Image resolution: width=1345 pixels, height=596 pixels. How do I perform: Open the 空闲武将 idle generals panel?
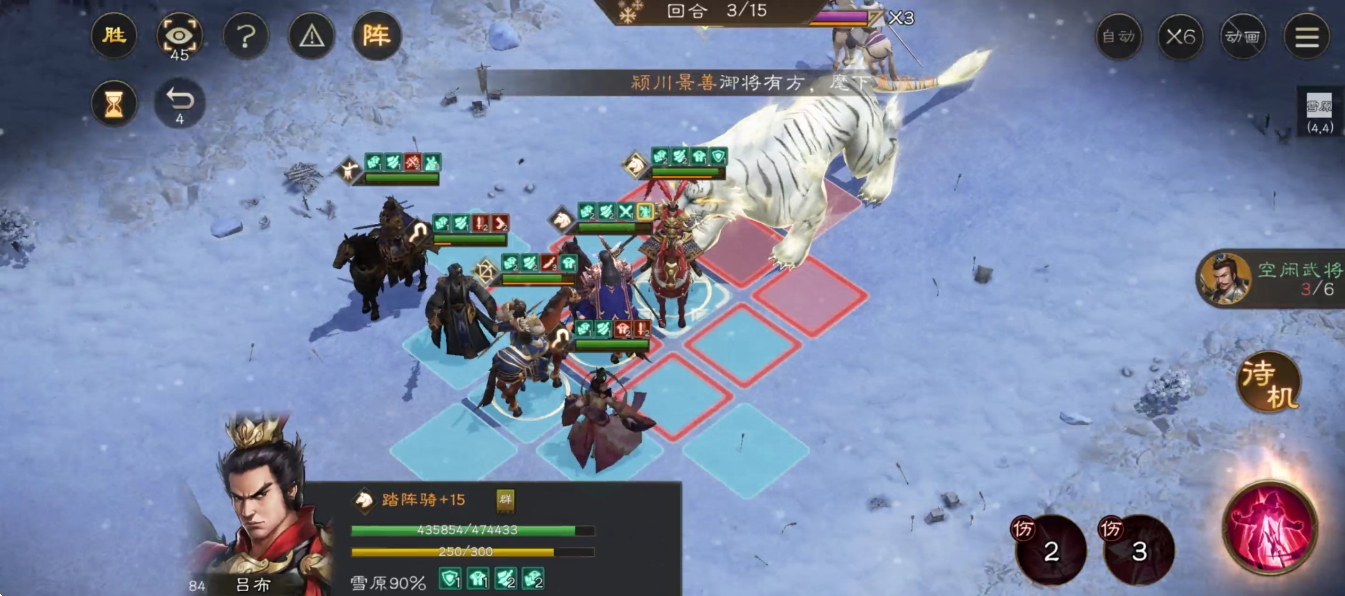click(x=1272, y=278)
